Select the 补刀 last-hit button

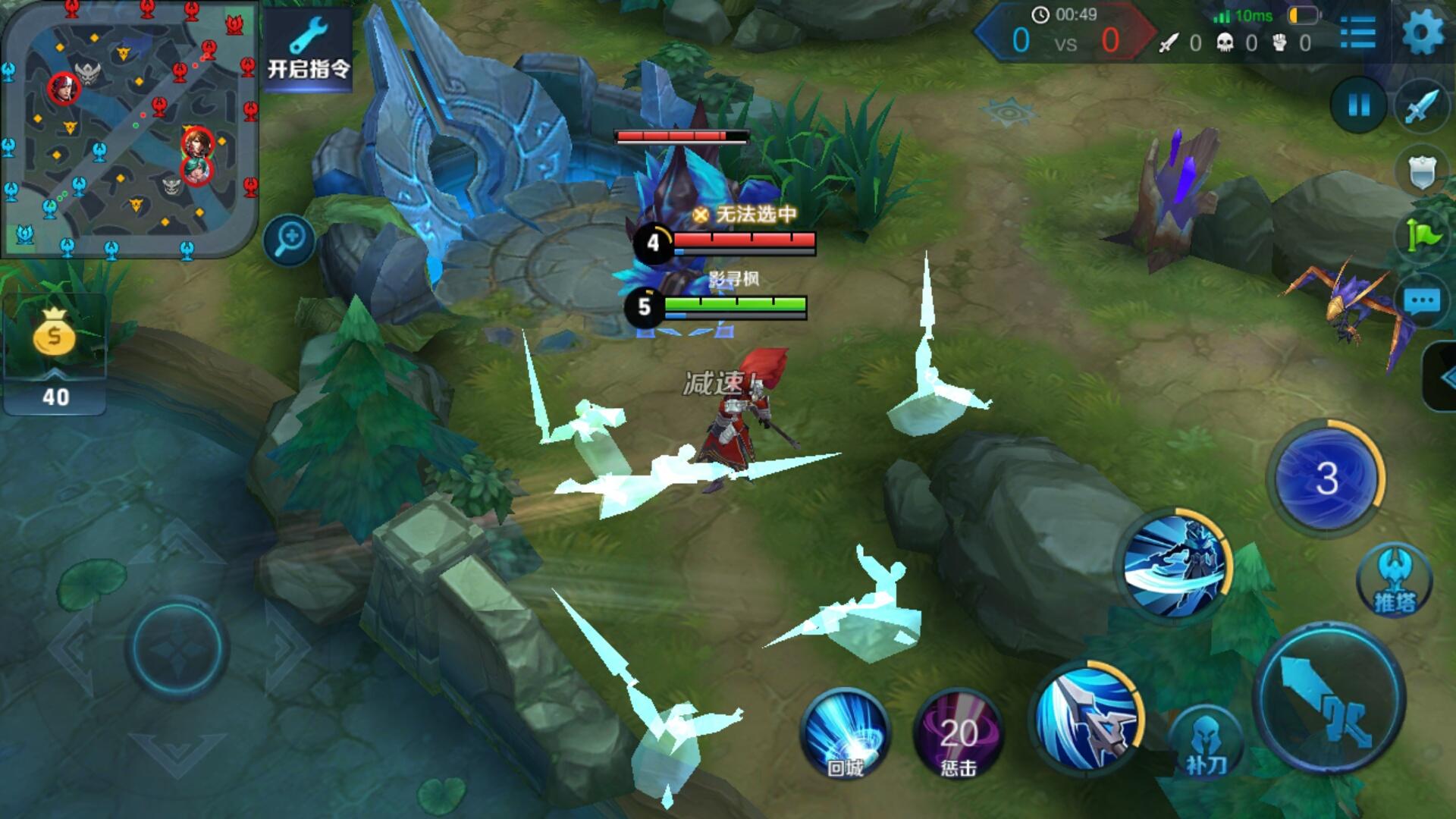click(x=1206, y=743)
